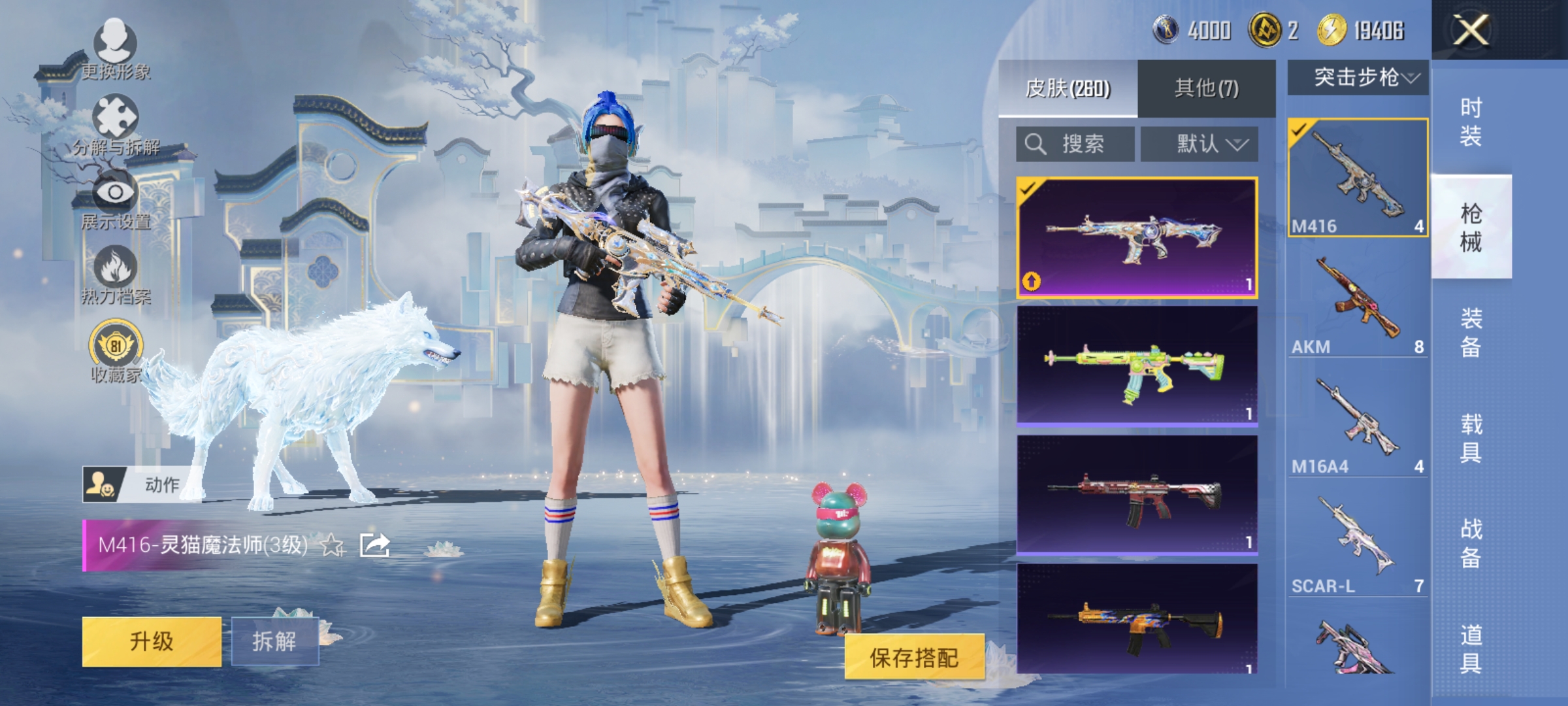Viewport: 1568px width, 706px height.
Task: Click the search magnifier icon
Action: click(x=1036, y=144)
